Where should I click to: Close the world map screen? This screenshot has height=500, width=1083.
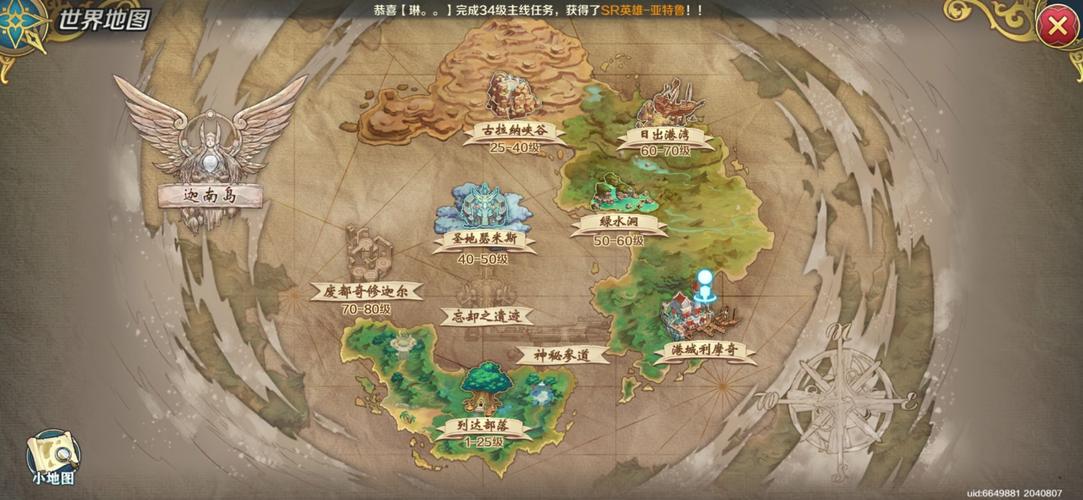click(1056, 27)
